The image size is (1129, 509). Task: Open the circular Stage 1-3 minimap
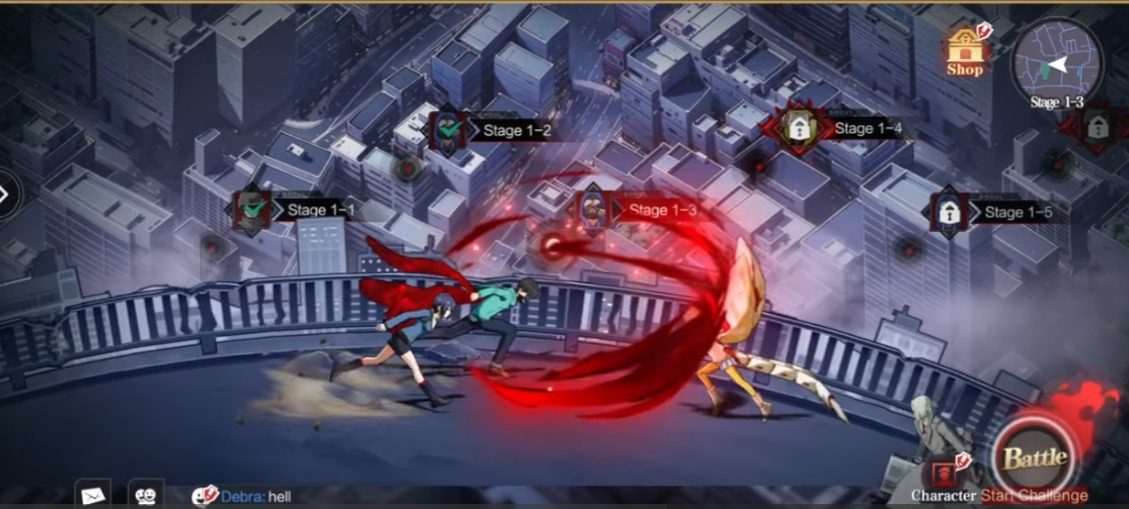pyautogui.click(x=1056, y=62)
